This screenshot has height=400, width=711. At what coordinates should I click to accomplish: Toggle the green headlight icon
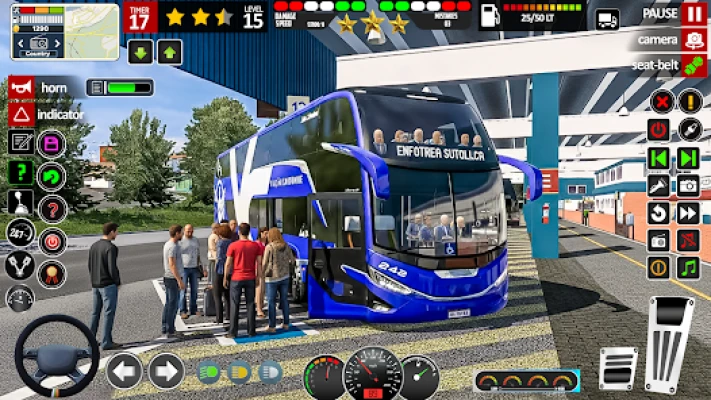(x=209, y=373)
